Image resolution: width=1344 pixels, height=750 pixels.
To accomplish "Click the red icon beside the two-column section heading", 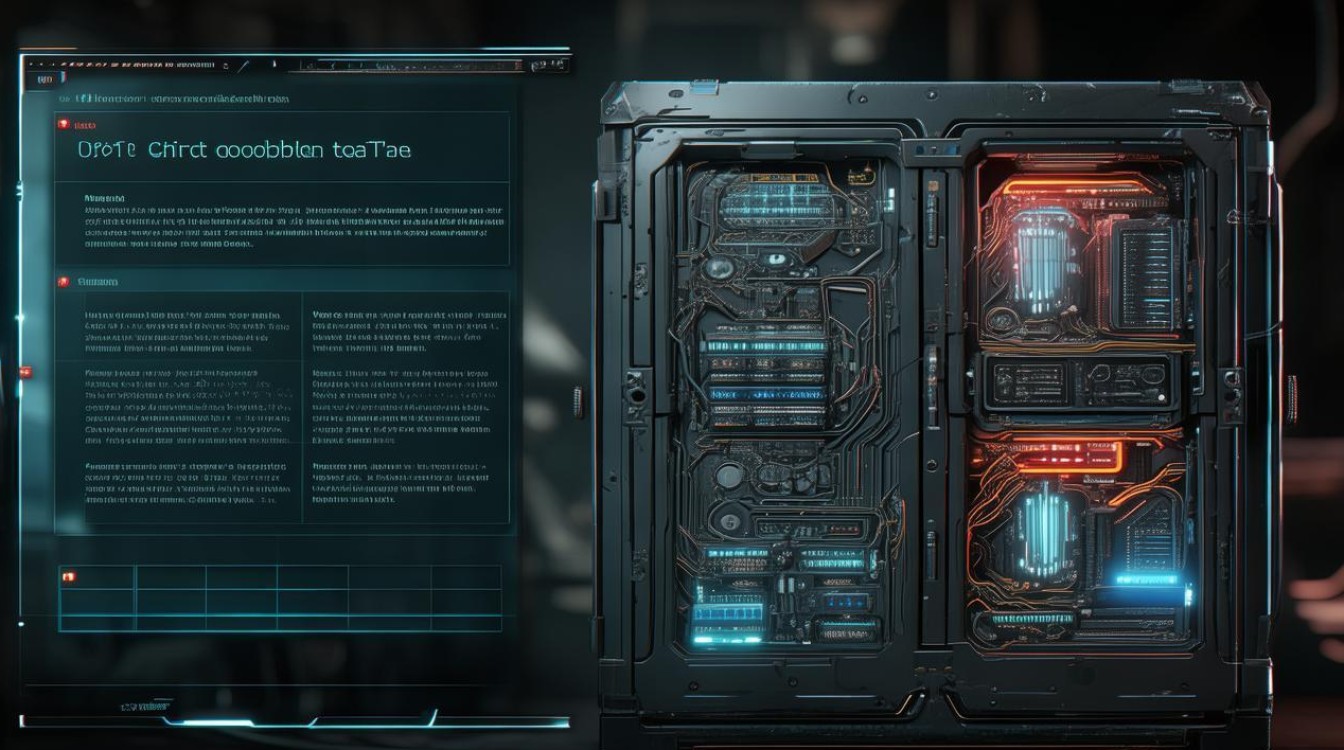I will pyautogui.click(x=64, y=282).
